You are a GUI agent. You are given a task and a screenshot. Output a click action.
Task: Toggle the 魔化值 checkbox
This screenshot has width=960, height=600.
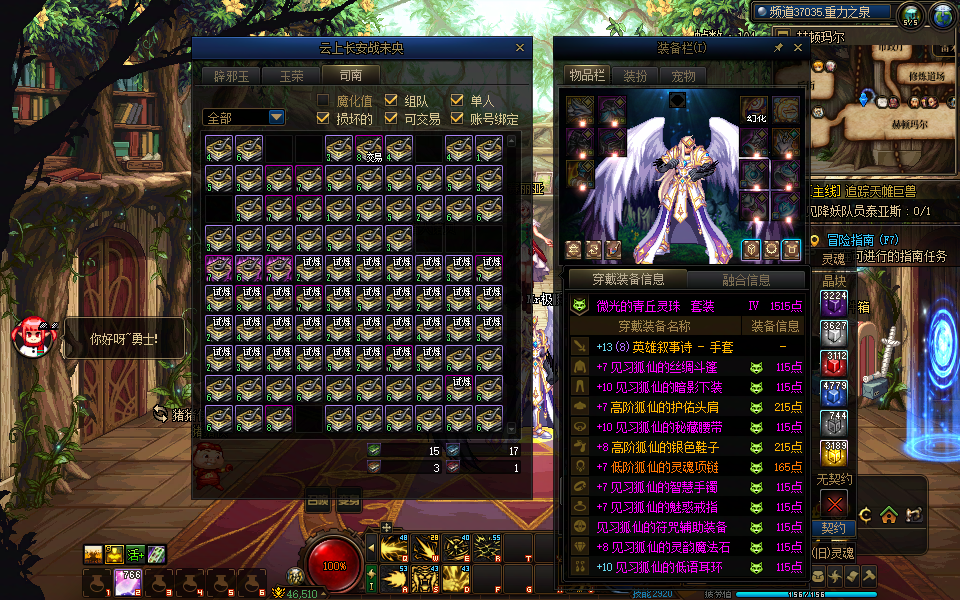click(x=323, y=100)
